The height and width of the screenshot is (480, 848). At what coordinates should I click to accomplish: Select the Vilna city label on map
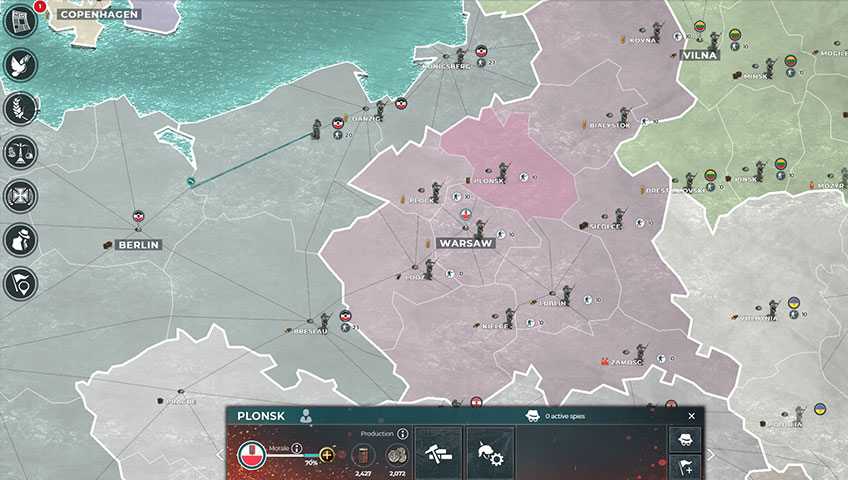point(699,55)
